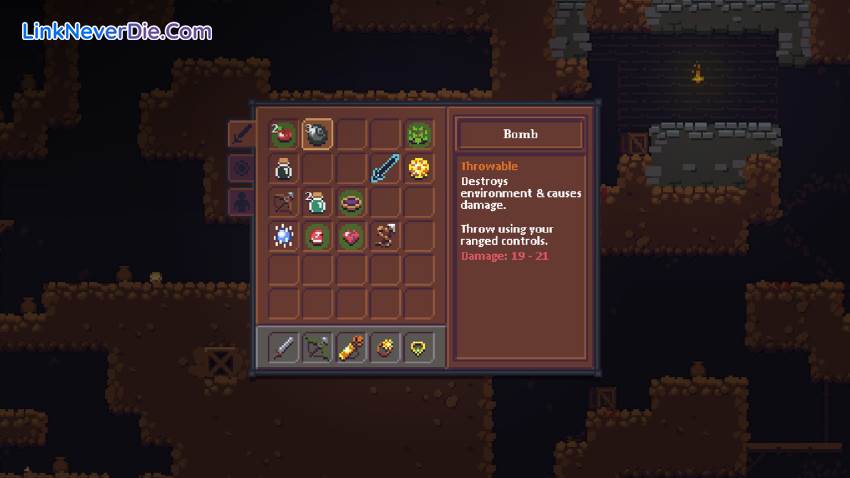Image resolution: width=850 pixels, height=478 pixels.
Task: Choose the red heart item
Action: pos(351,236)
